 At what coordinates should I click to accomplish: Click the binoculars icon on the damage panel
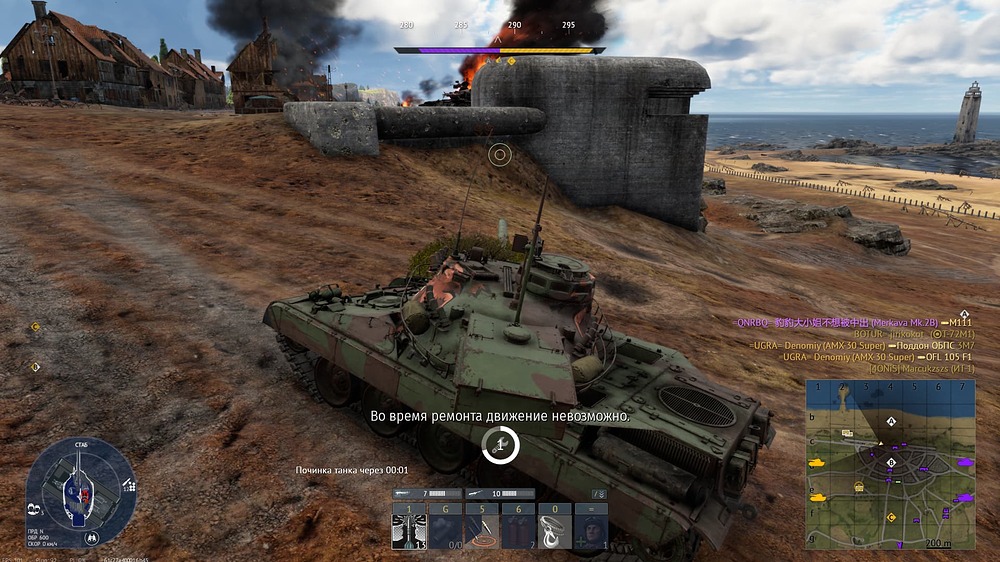[x=92, y=537]
